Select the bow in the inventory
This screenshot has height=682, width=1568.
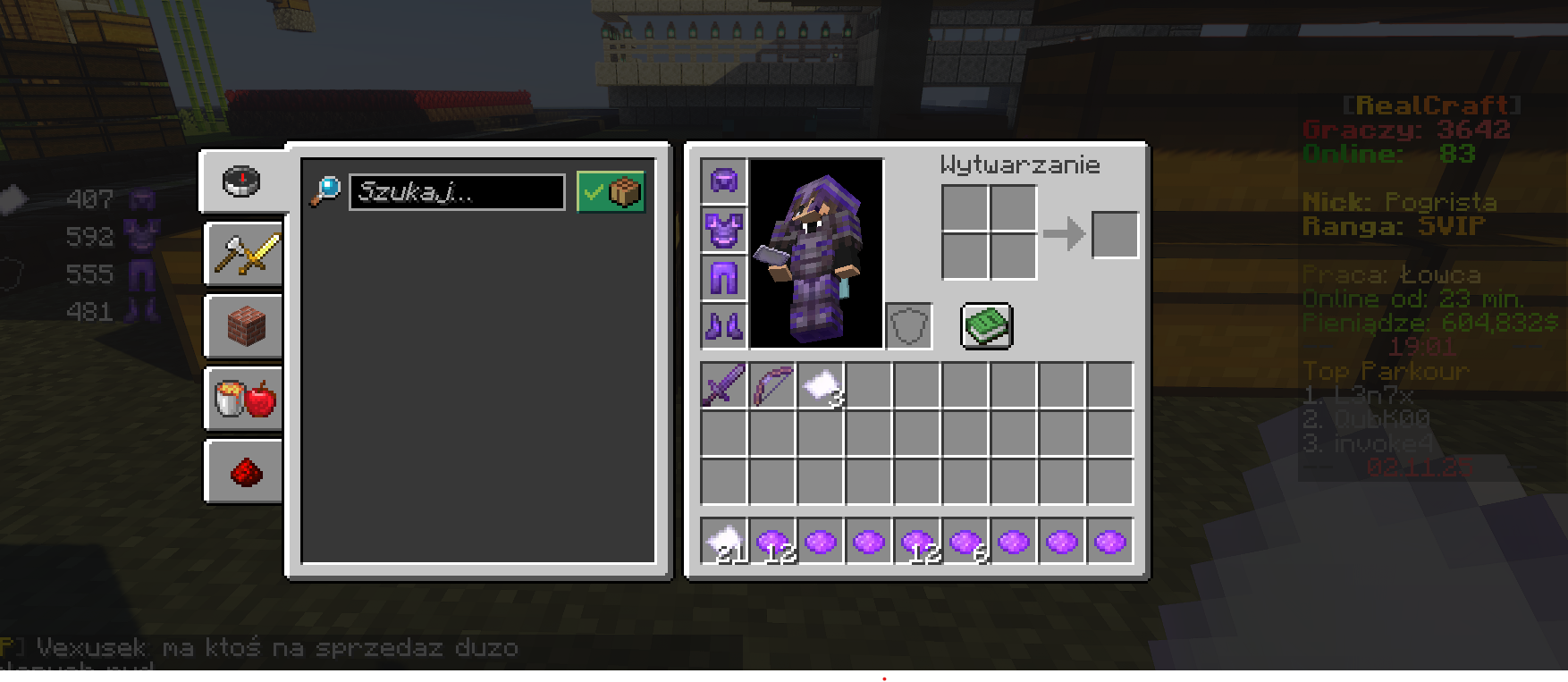coord(771,385)
